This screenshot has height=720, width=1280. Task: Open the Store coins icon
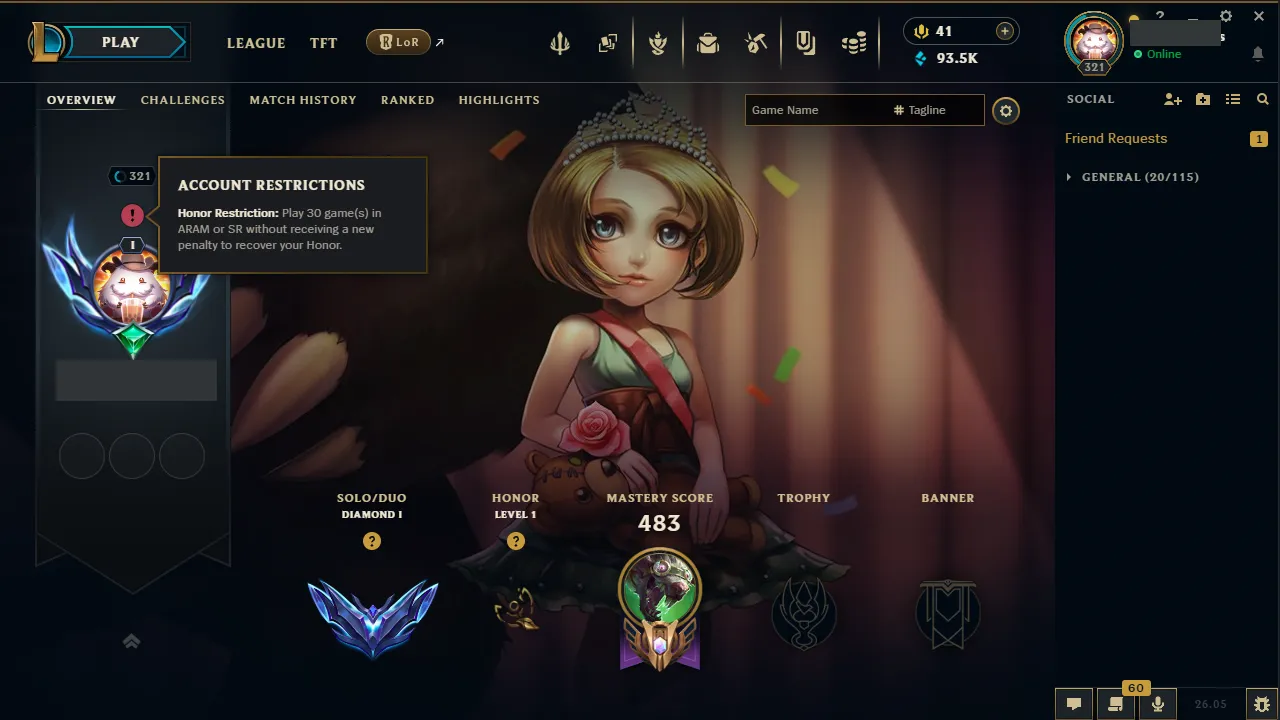[x=854, y=42]
